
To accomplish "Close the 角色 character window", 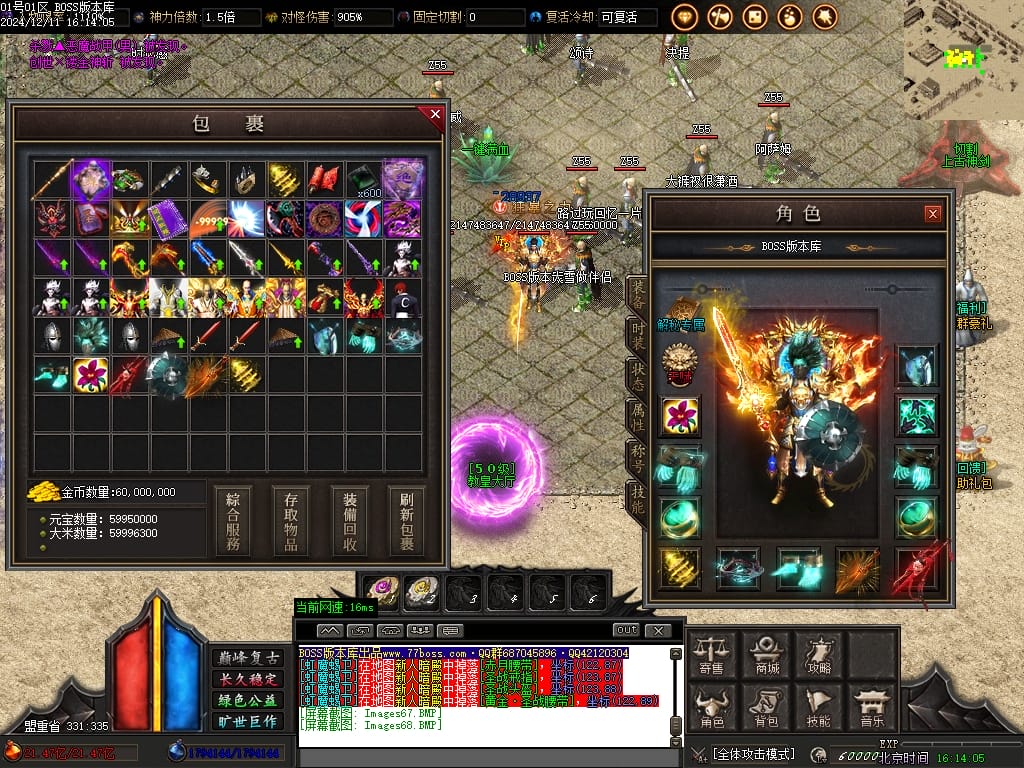I will point(932,213).
